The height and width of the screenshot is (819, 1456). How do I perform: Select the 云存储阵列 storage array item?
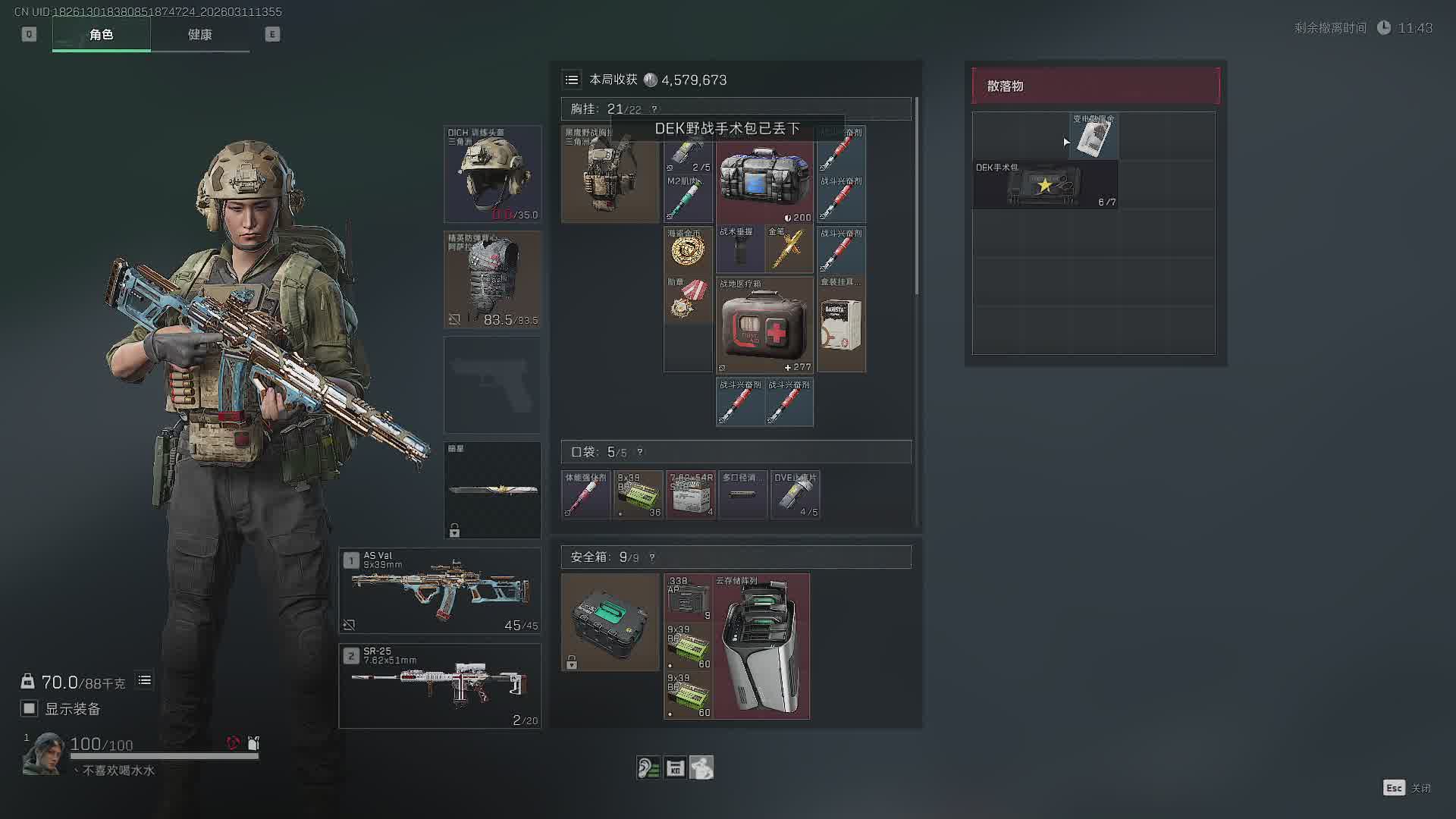coord(761,646)
